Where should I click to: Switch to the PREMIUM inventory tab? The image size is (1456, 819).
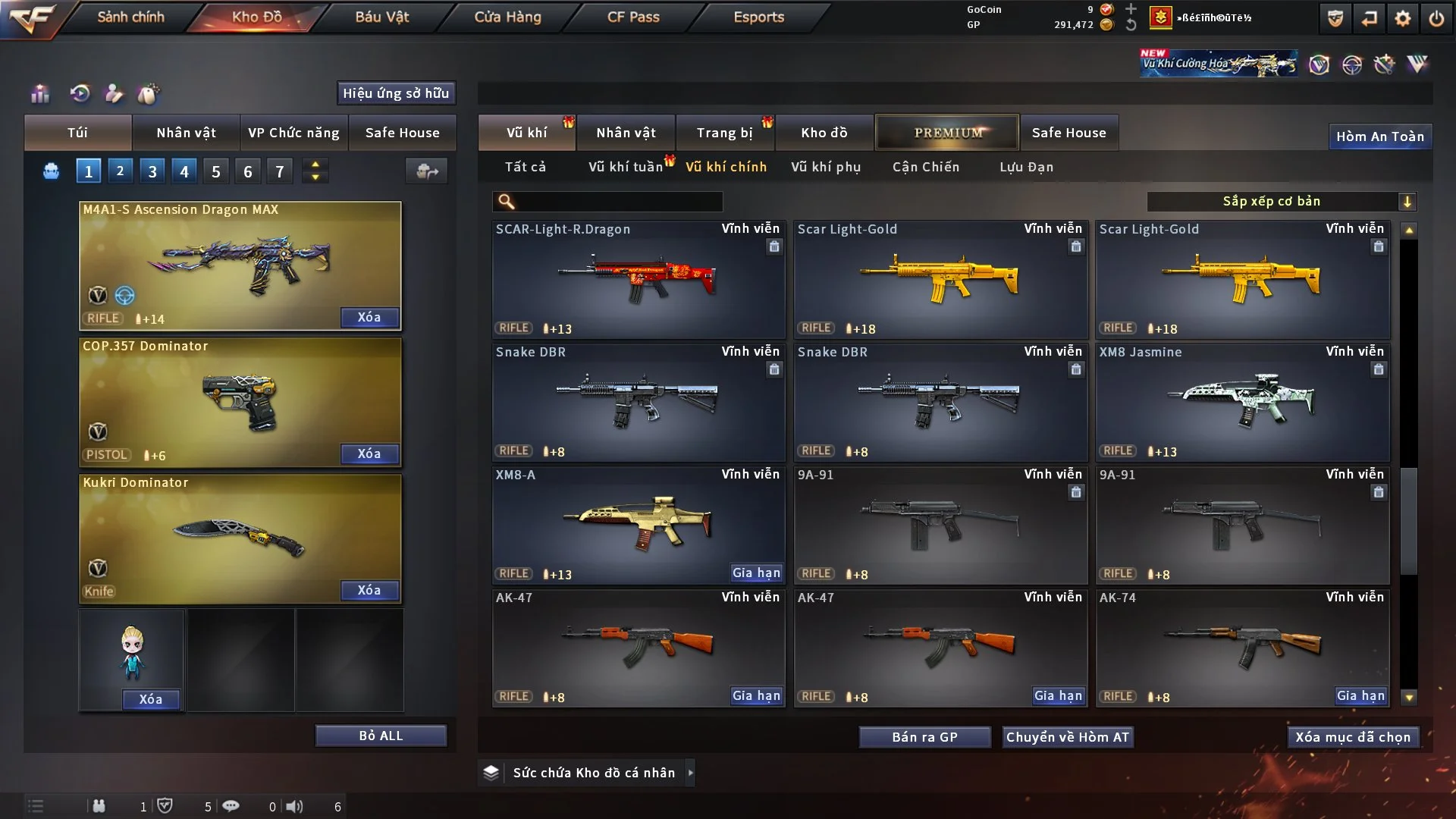pyautogui.click(x=948, y=133)
